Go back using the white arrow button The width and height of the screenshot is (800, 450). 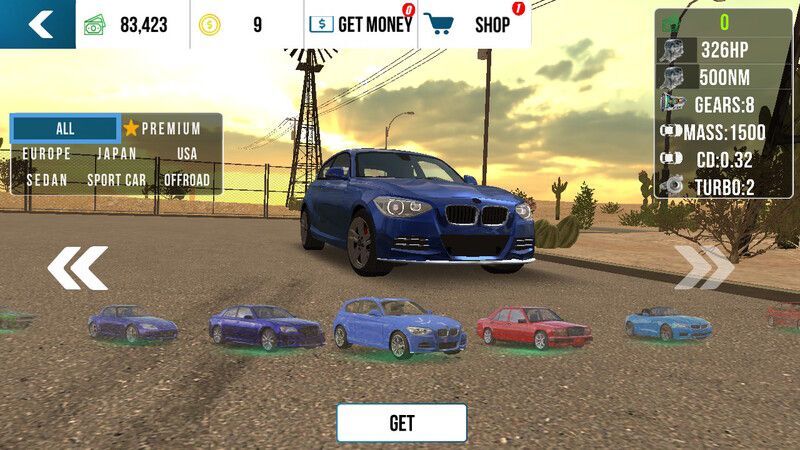tap(38, 24)
